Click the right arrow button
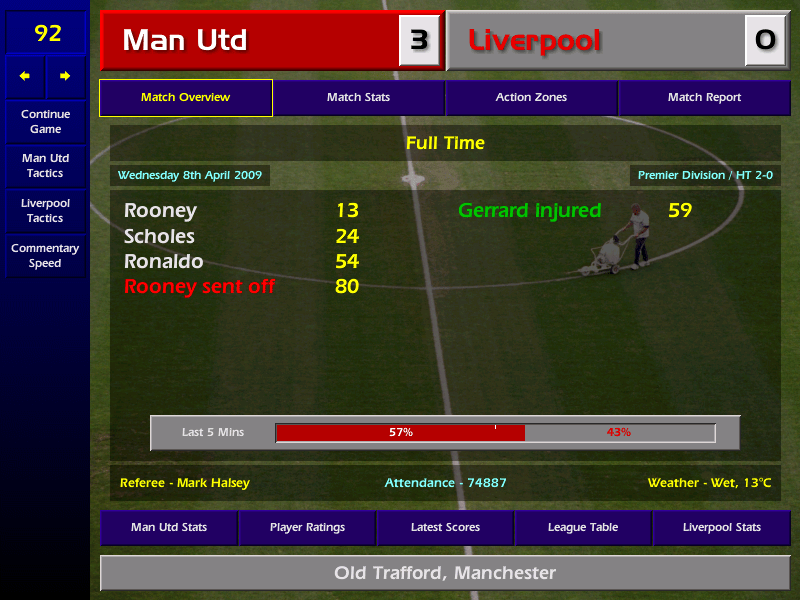The height and width of the screenshot is (600, 800). [66, 76]
